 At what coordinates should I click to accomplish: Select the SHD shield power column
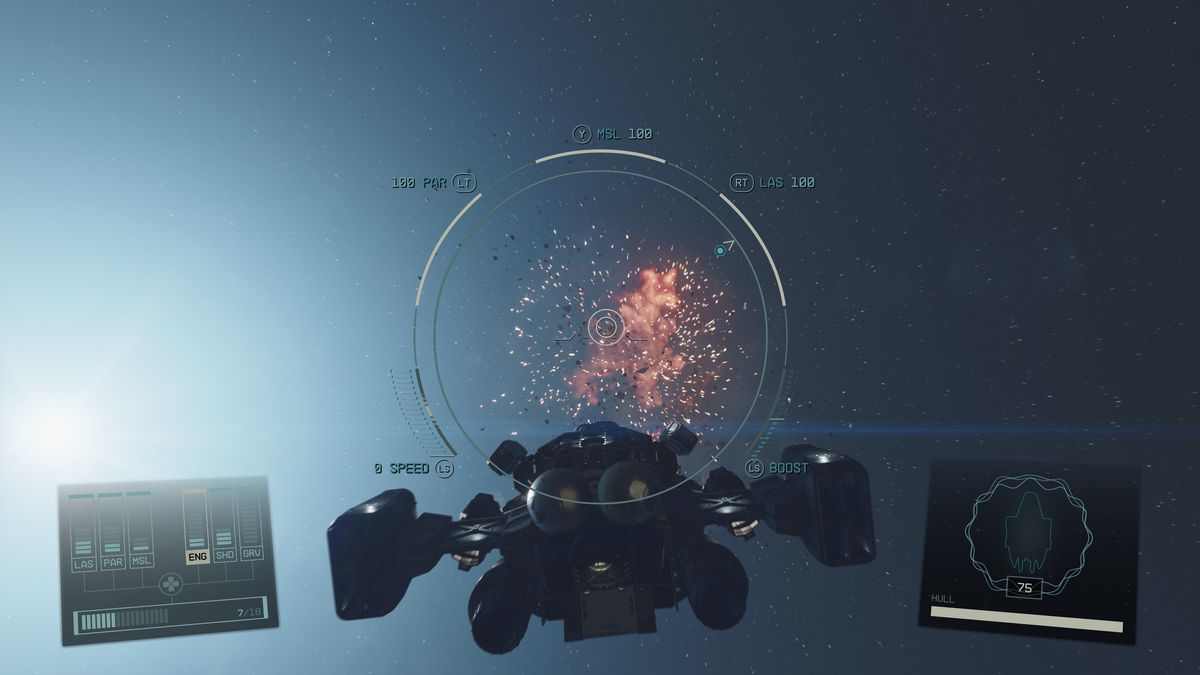[x=224, y=523]
